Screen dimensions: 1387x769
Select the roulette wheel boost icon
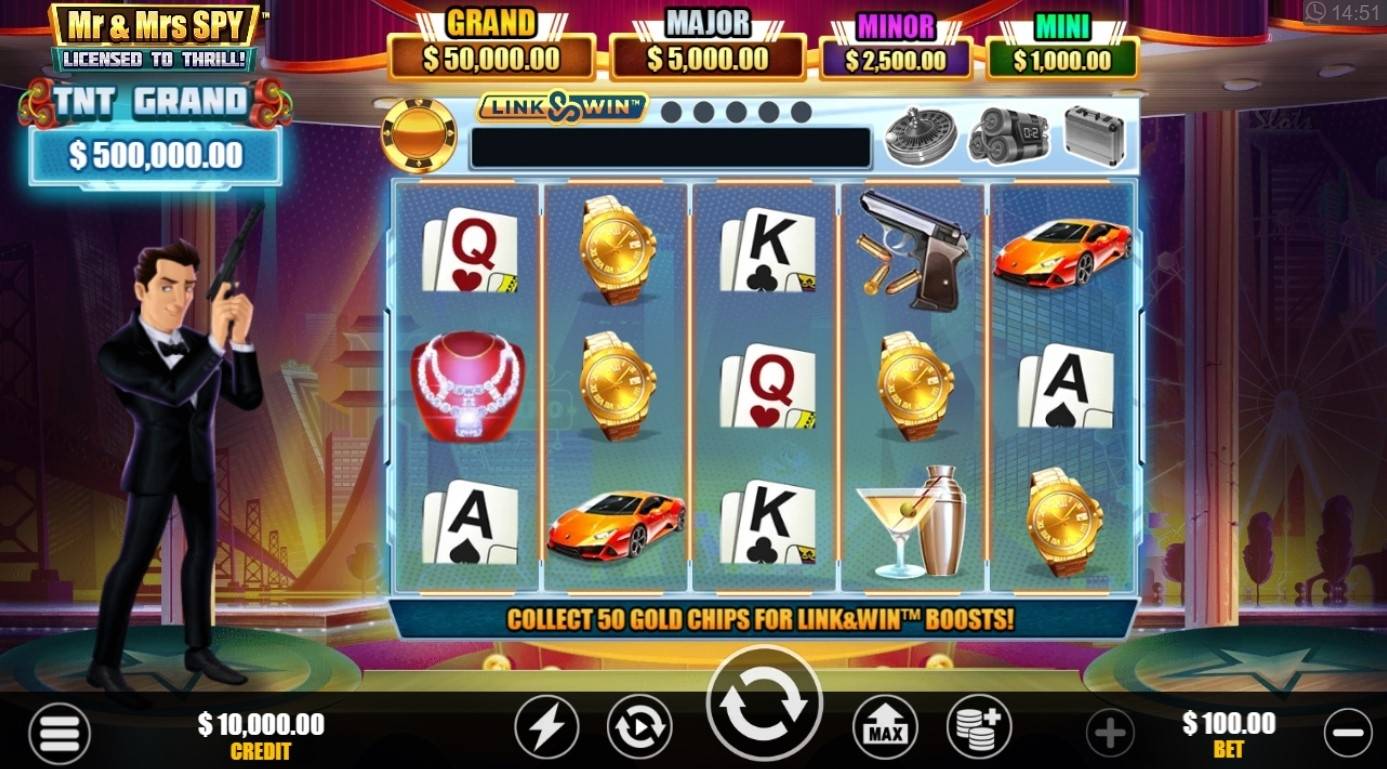point(920,135)
